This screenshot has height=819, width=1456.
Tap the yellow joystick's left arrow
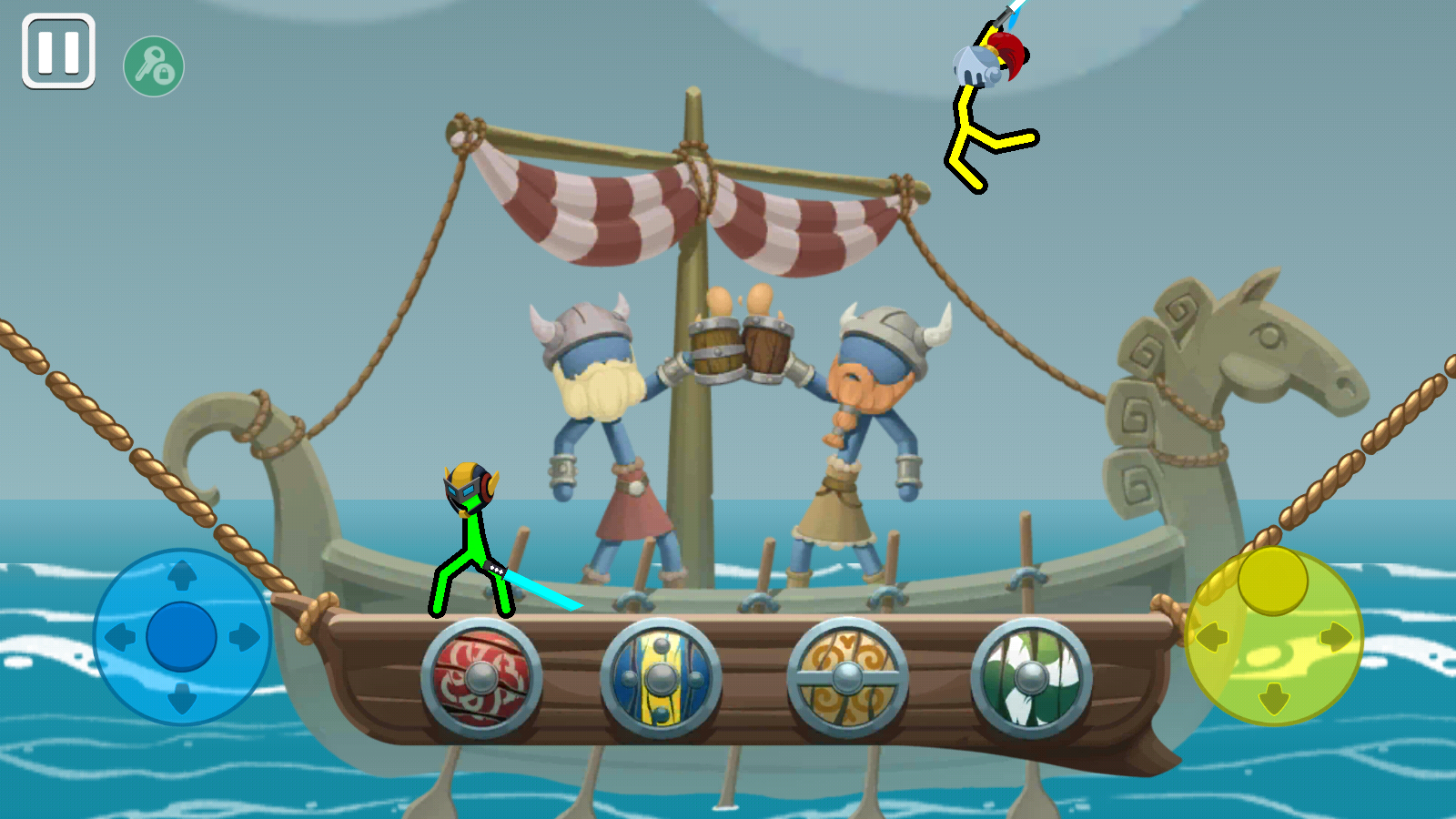[x=1211, y=637]
